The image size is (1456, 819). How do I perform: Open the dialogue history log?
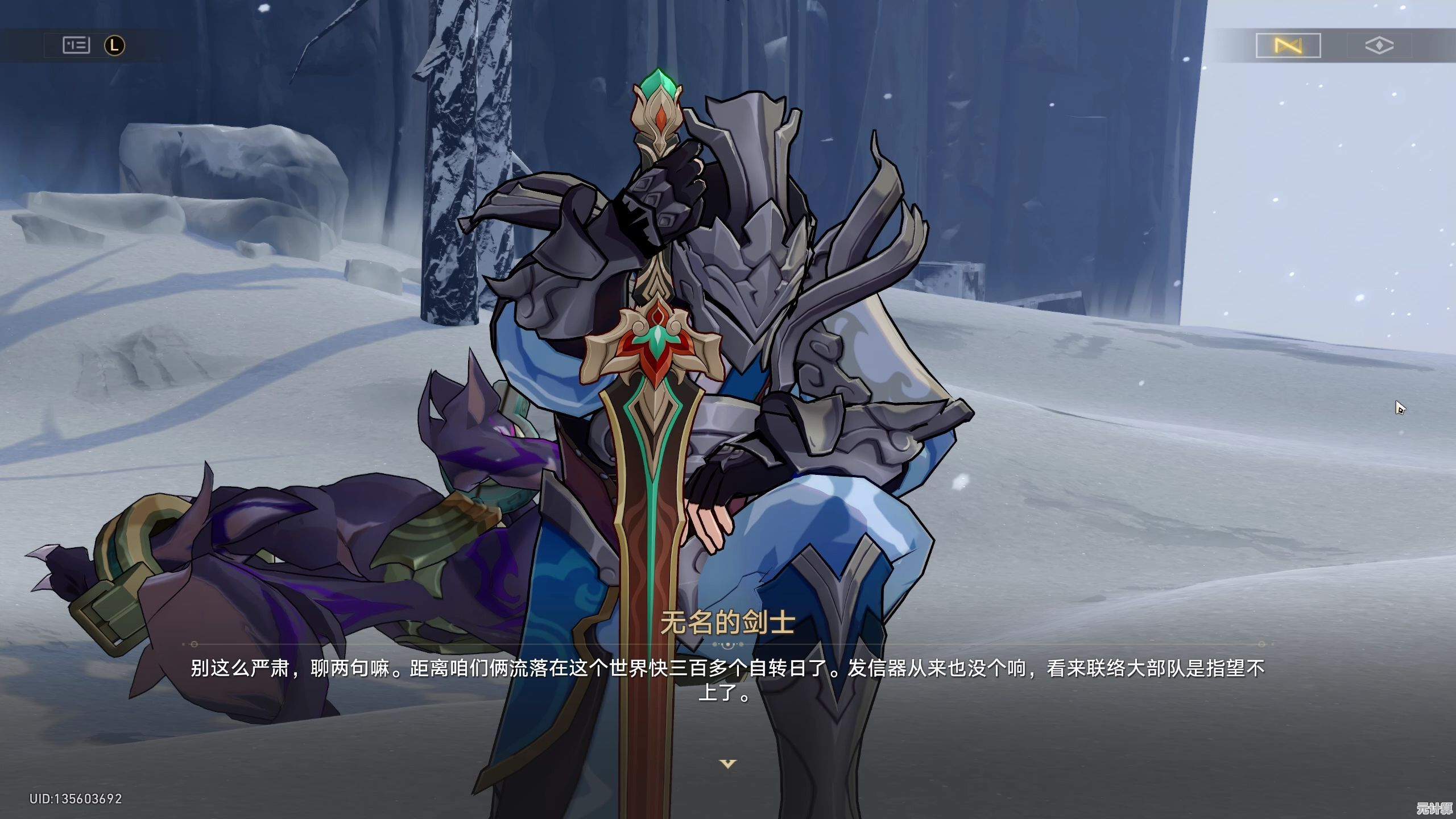(76, 45)
